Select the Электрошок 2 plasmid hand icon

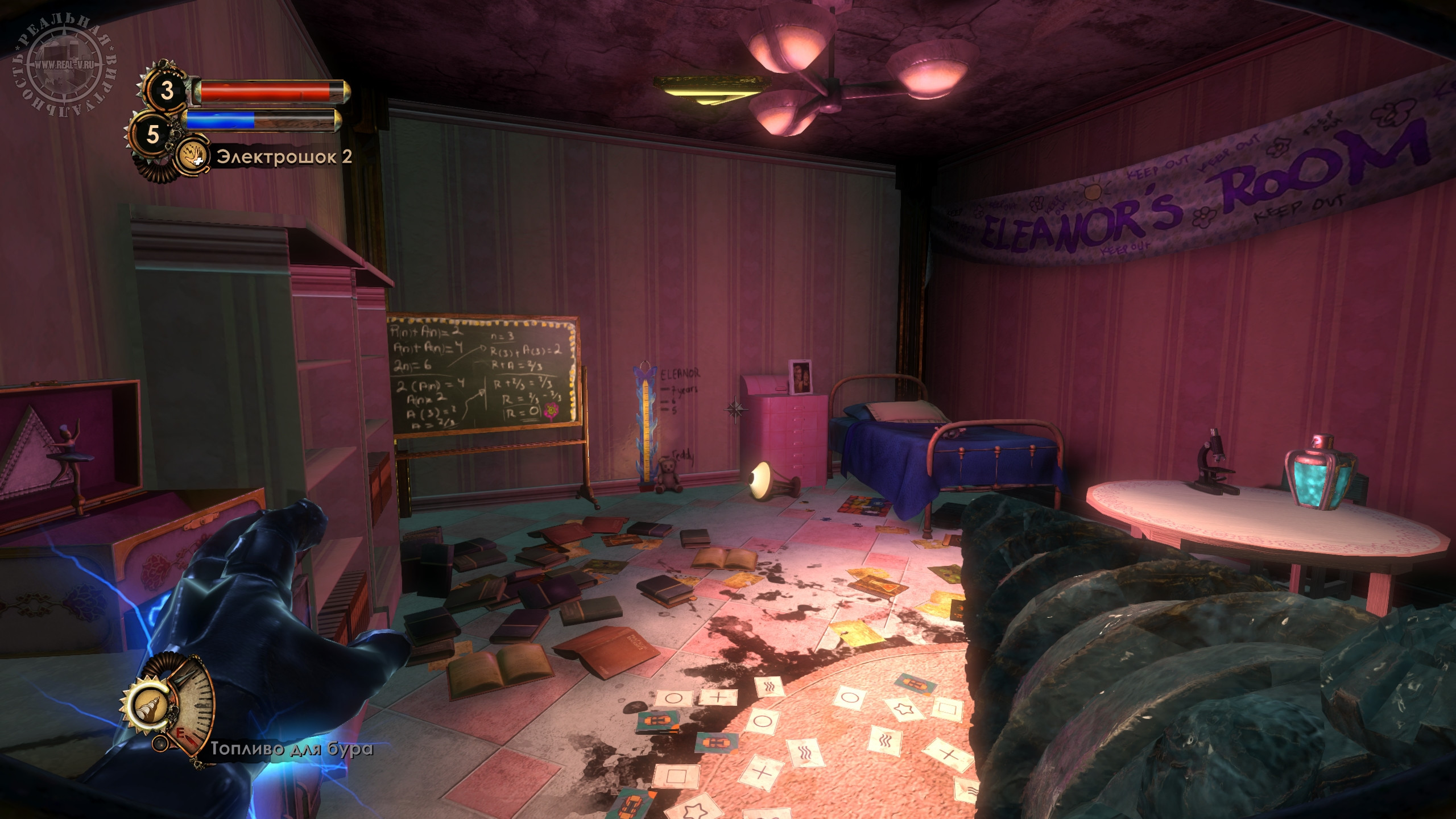[192, 155]
